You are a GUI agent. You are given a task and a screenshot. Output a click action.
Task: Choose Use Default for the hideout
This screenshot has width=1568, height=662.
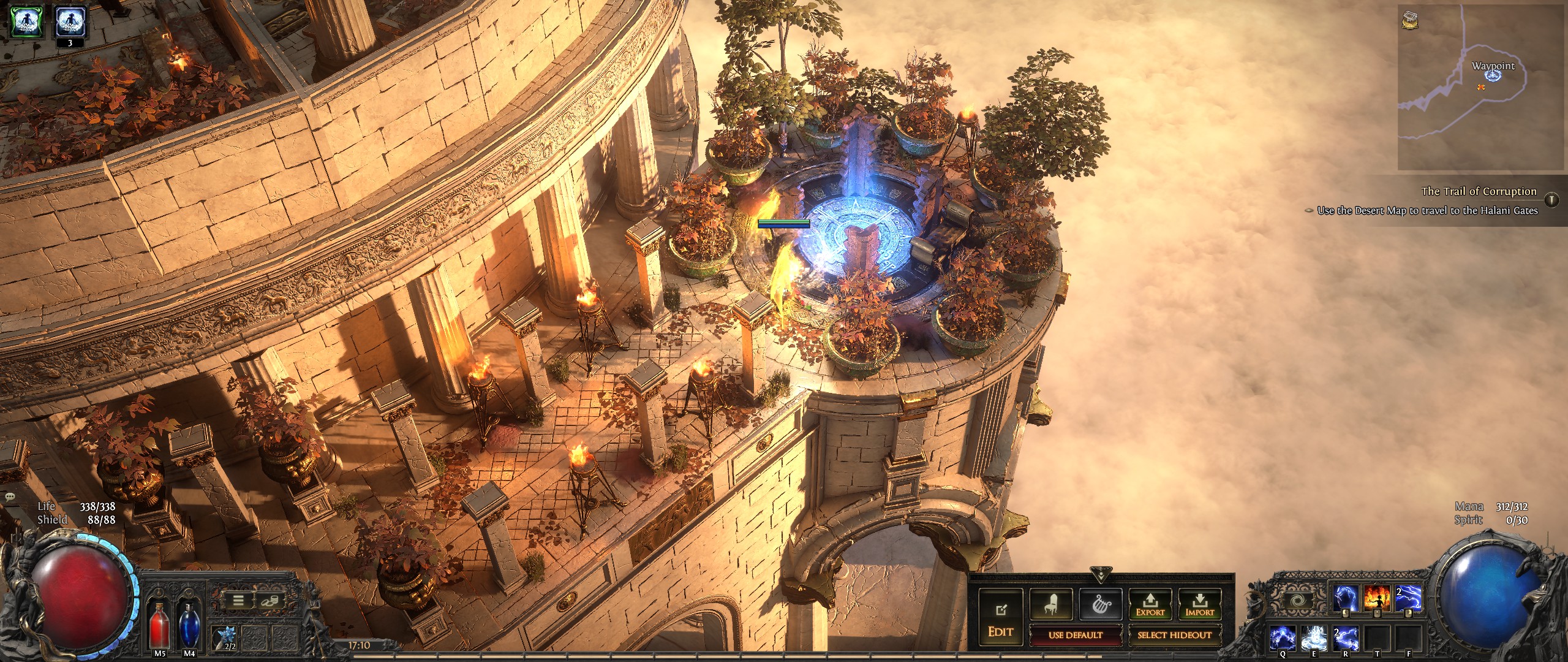click(x=1075, y=635)
